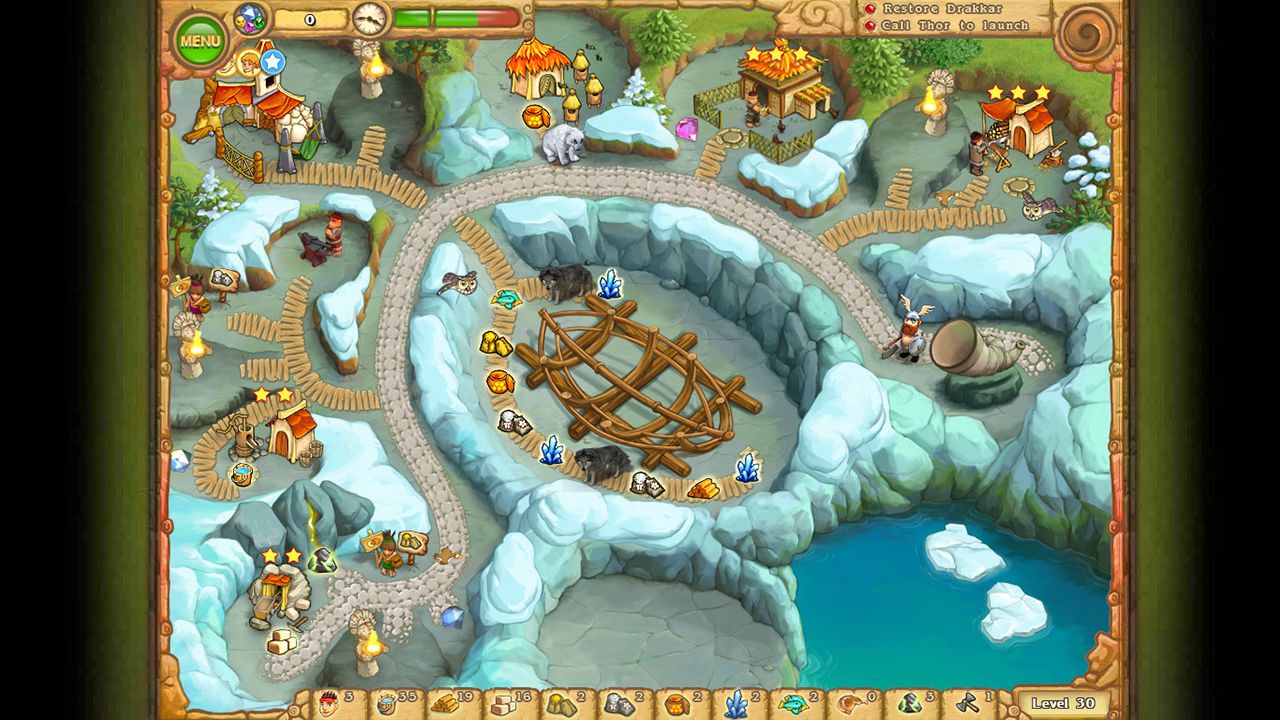Check off the Call Thor objective bullet
This screenshot has height=720, width=1280.
click(871, 25)
